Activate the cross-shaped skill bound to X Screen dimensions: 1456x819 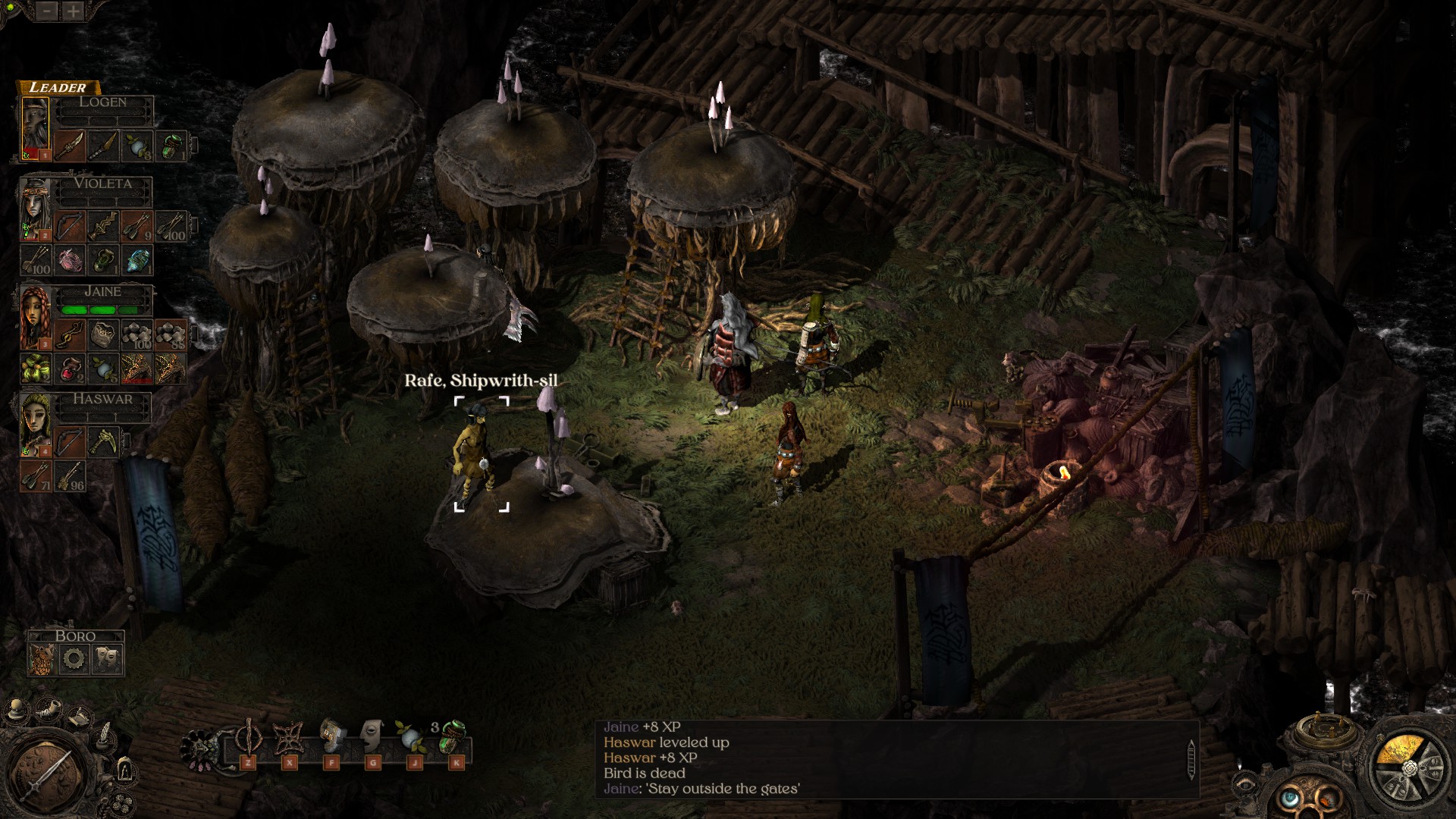click(289, 739)
